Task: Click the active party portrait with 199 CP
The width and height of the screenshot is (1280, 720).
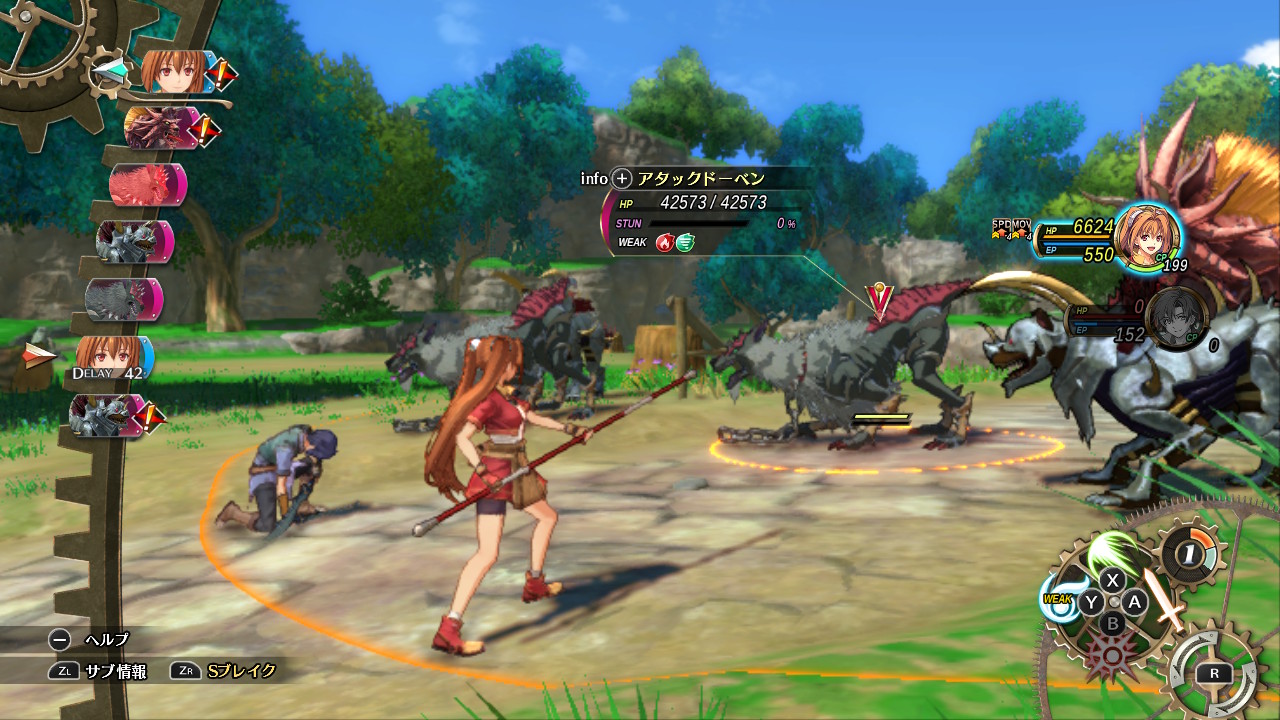Action: point(1146,237)
